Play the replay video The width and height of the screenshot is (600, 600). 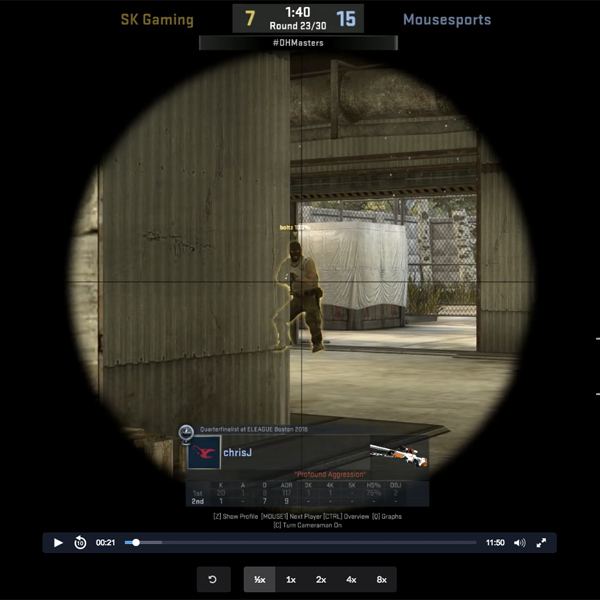[58, 543]
